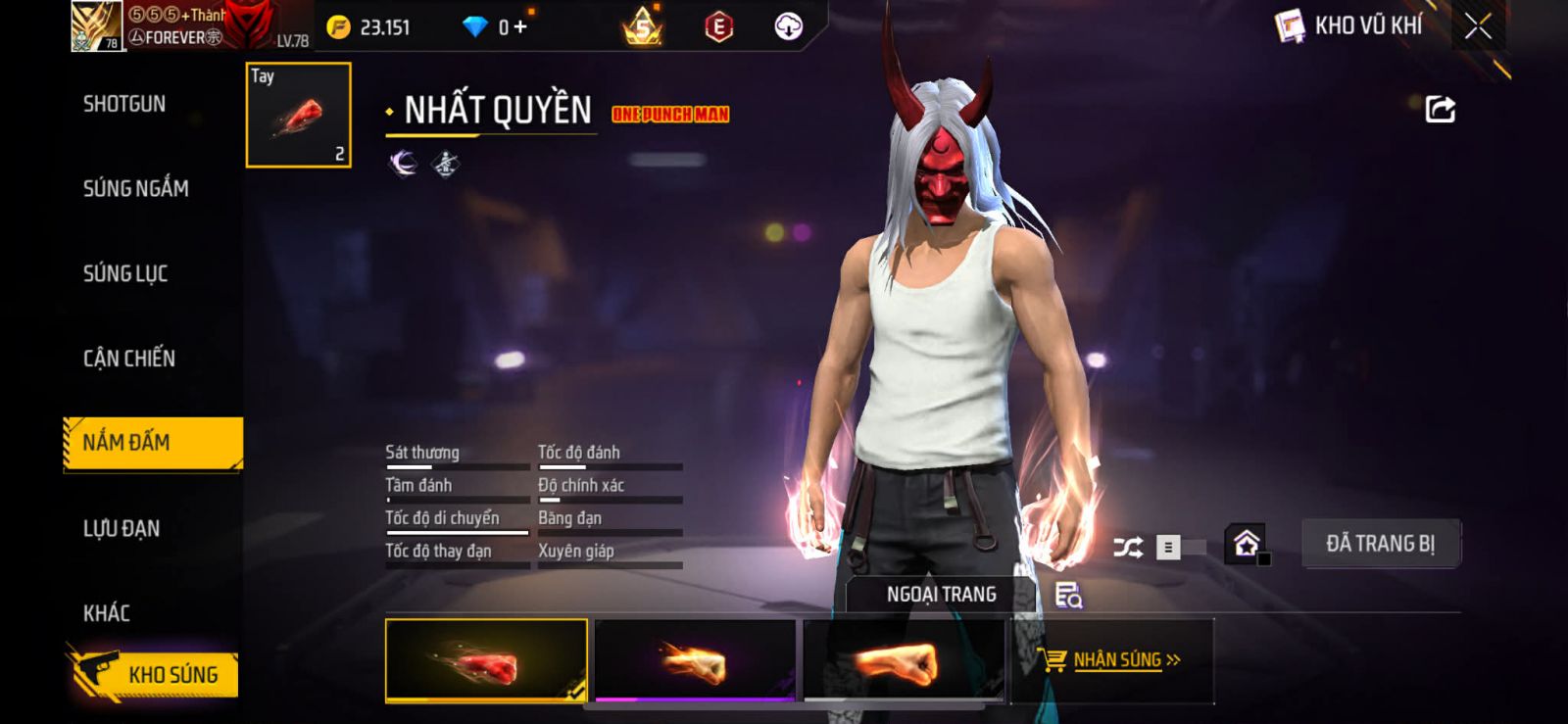The width and height of the screenshot is (1568, 724).
Task: Close the weapon armory screen
Action: click(1478, 26)
